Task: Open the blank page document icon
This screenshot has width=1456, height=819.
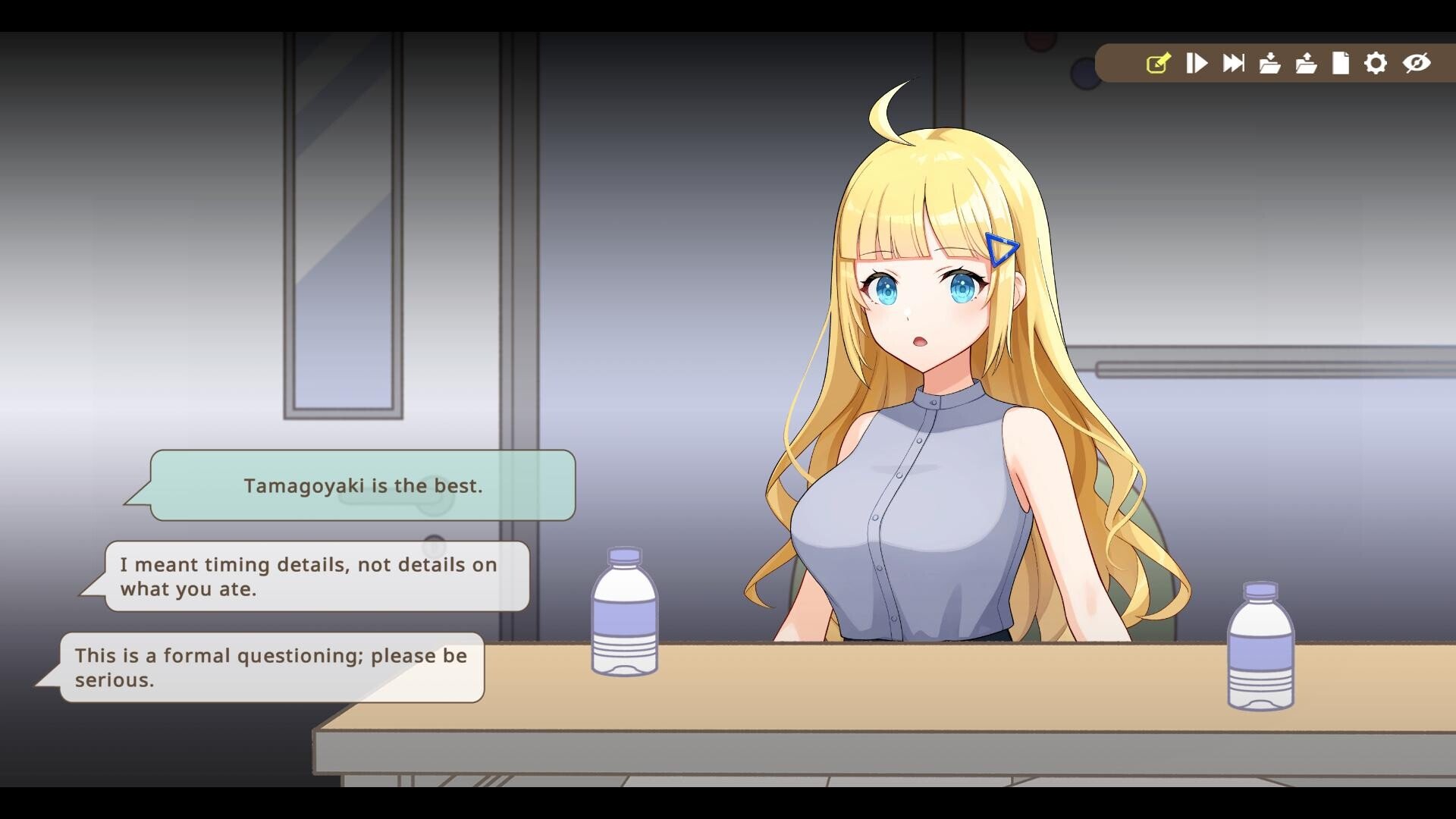Action: (1341, 63)
